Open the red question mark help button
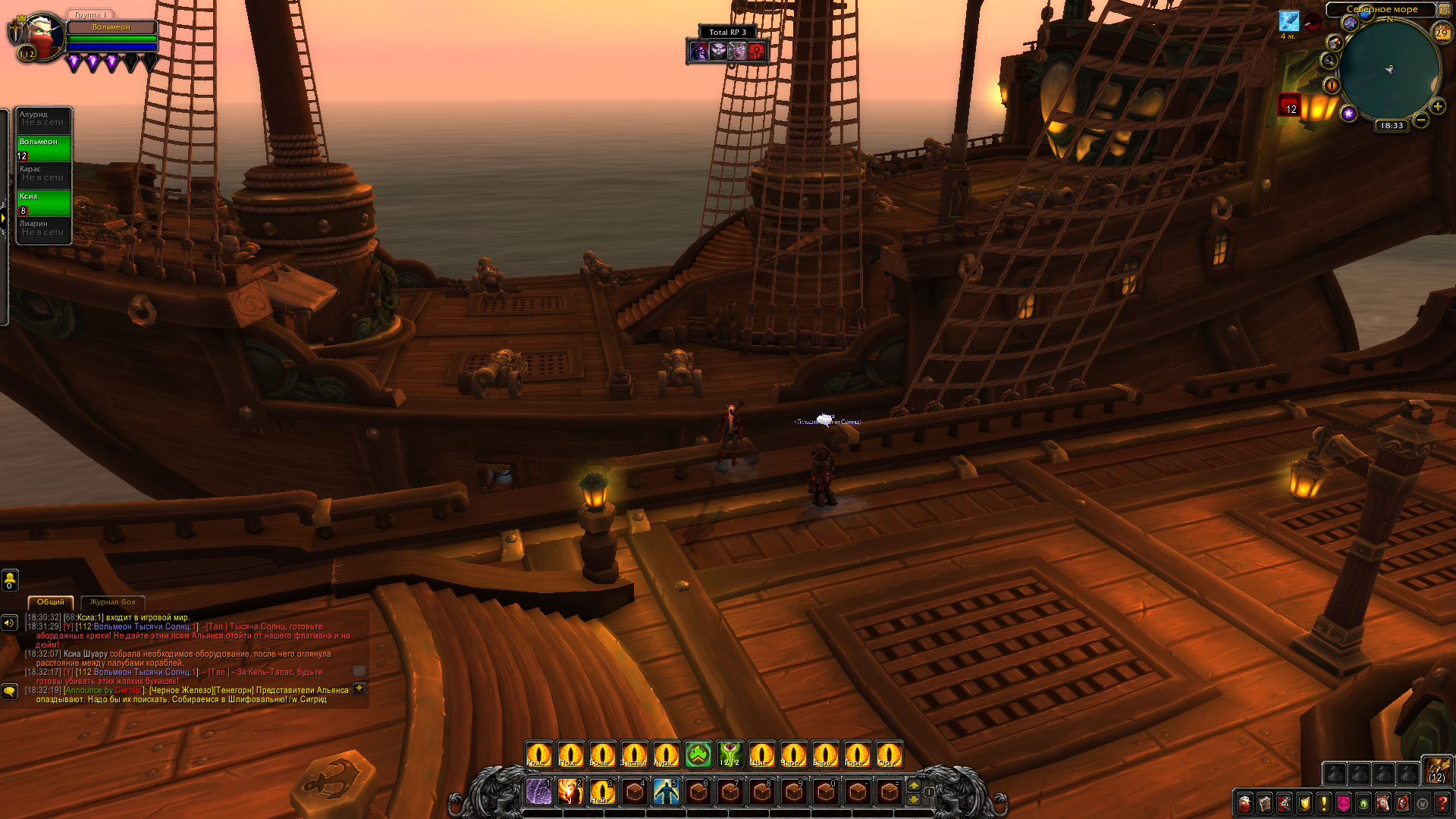This screenshot has height=819, width=1456. pyautogui.click(x=1442, y=803)
